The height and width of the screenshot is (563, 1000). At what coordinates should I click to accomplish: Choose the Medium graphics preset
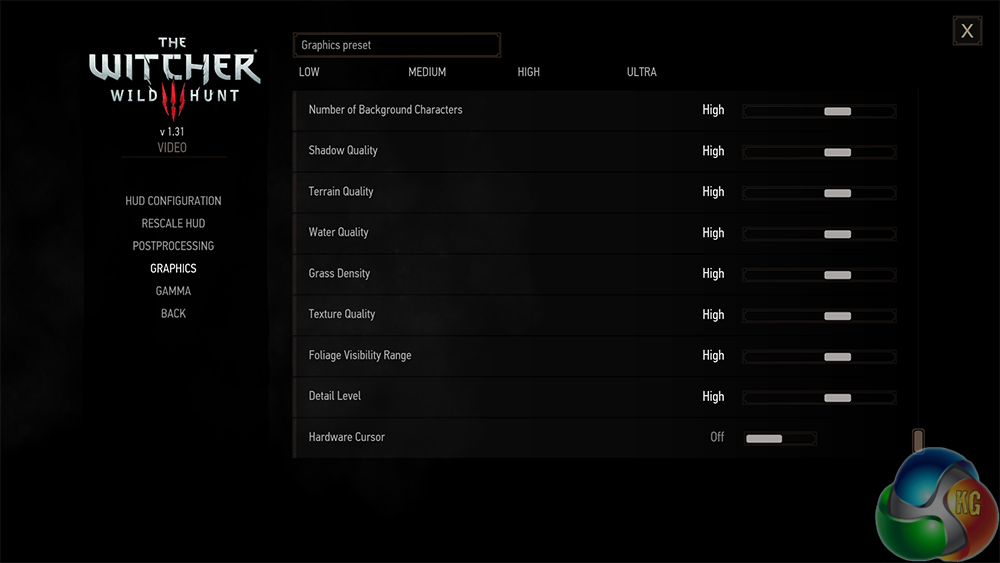click(427, 72)
